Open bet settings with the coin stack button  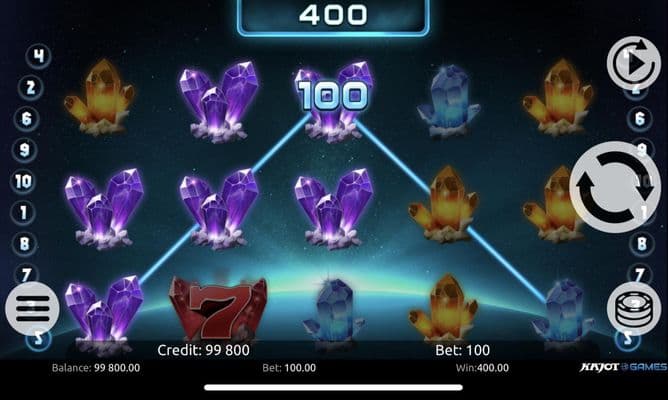click(x=633, y=308)
